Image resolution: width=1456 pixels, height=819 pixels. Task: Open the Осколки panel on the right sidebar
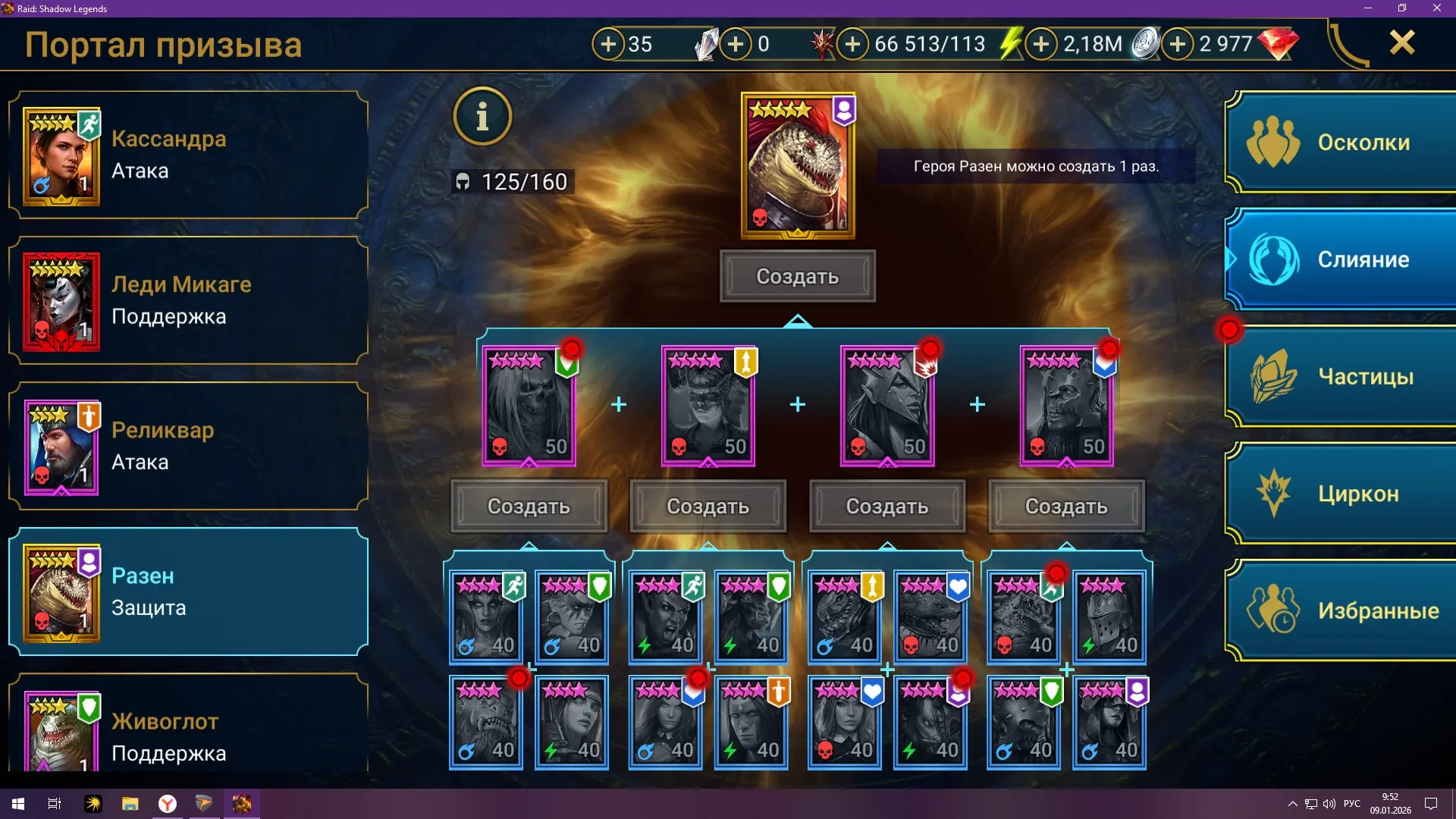point(1339,143)
